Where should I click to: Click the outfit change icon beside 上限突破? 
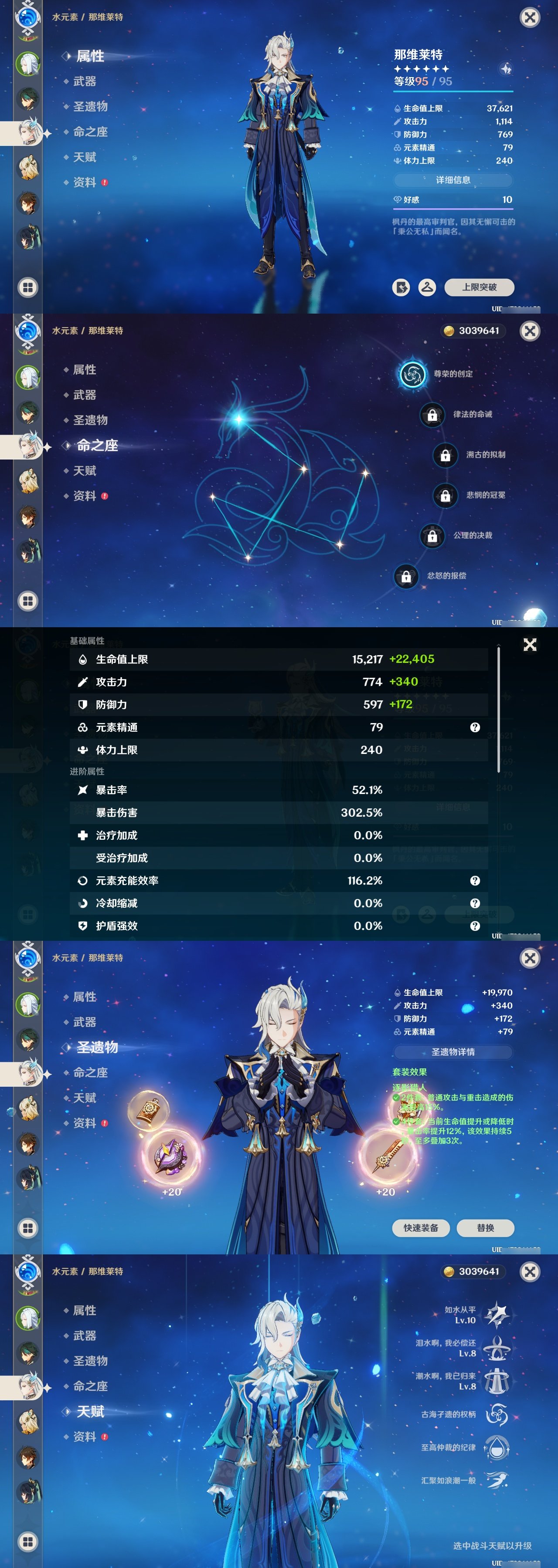(428, 287)
